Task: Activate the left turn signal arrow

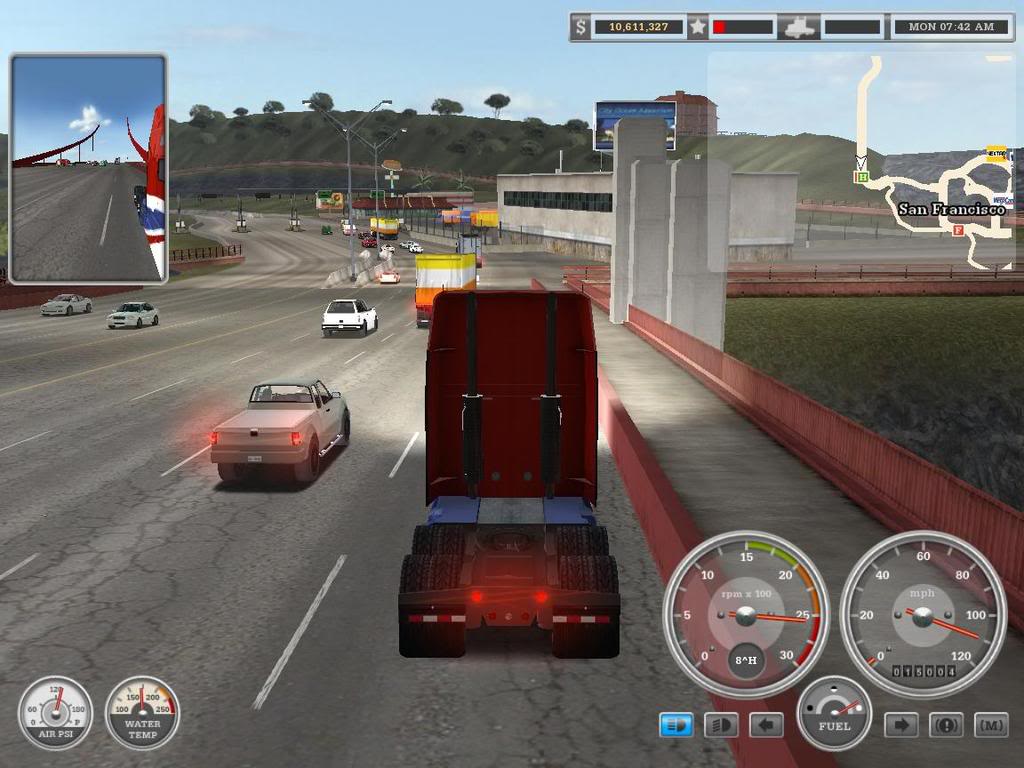Action: [766, 724]
